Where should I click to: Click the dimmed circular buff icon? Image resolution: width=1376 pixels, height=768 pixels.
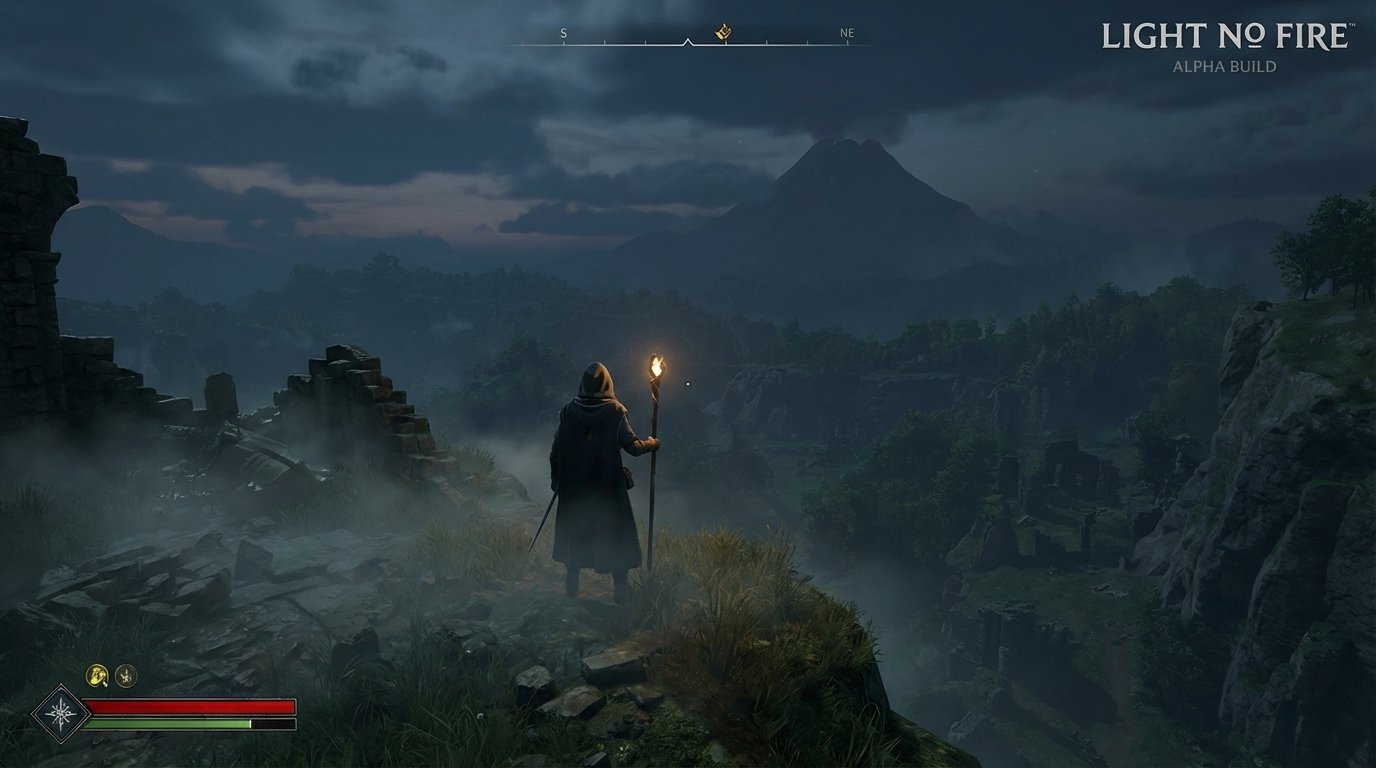pos(124,678)
